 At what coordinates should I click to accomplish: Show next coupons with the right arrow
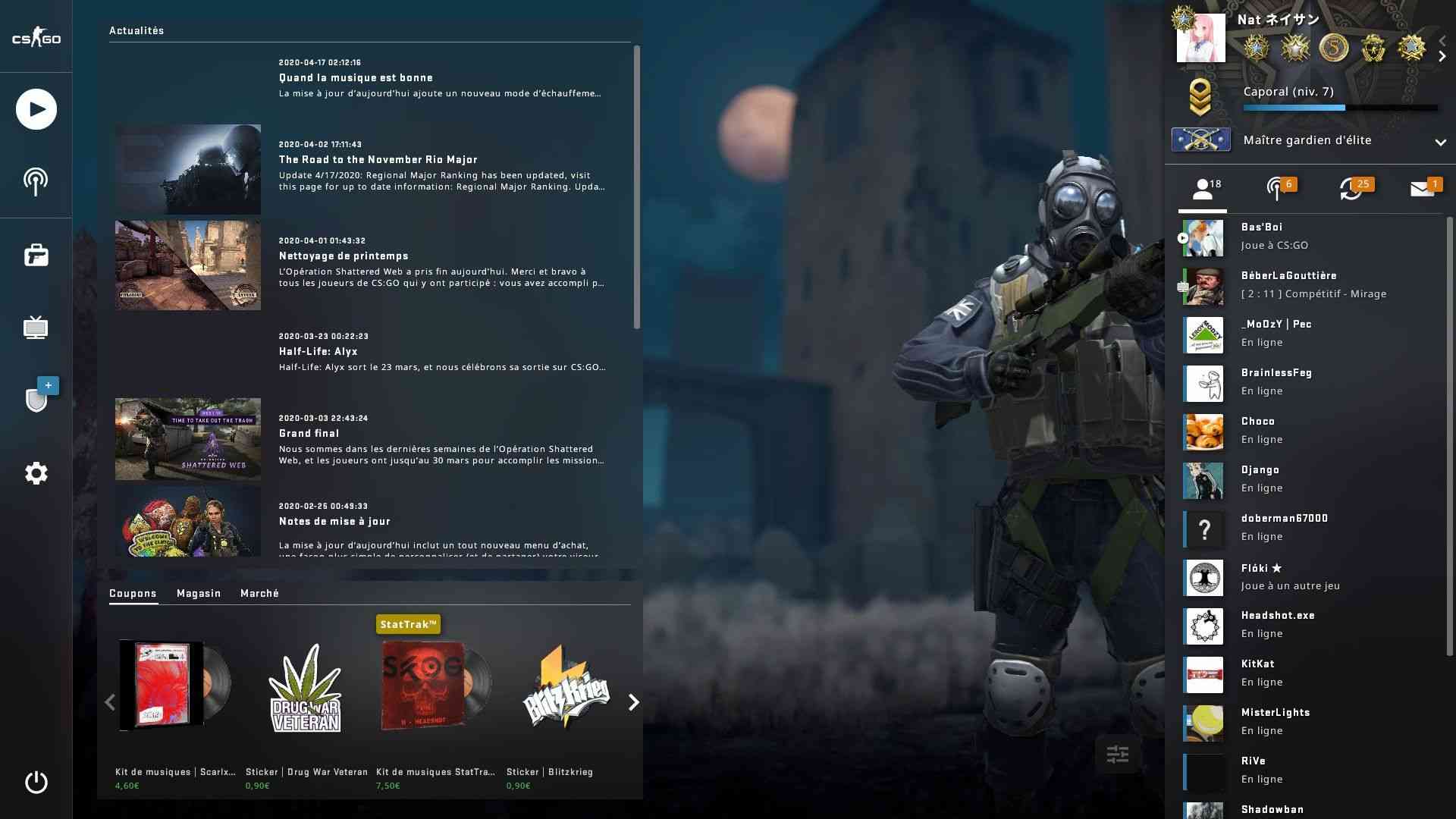point(634,702)
